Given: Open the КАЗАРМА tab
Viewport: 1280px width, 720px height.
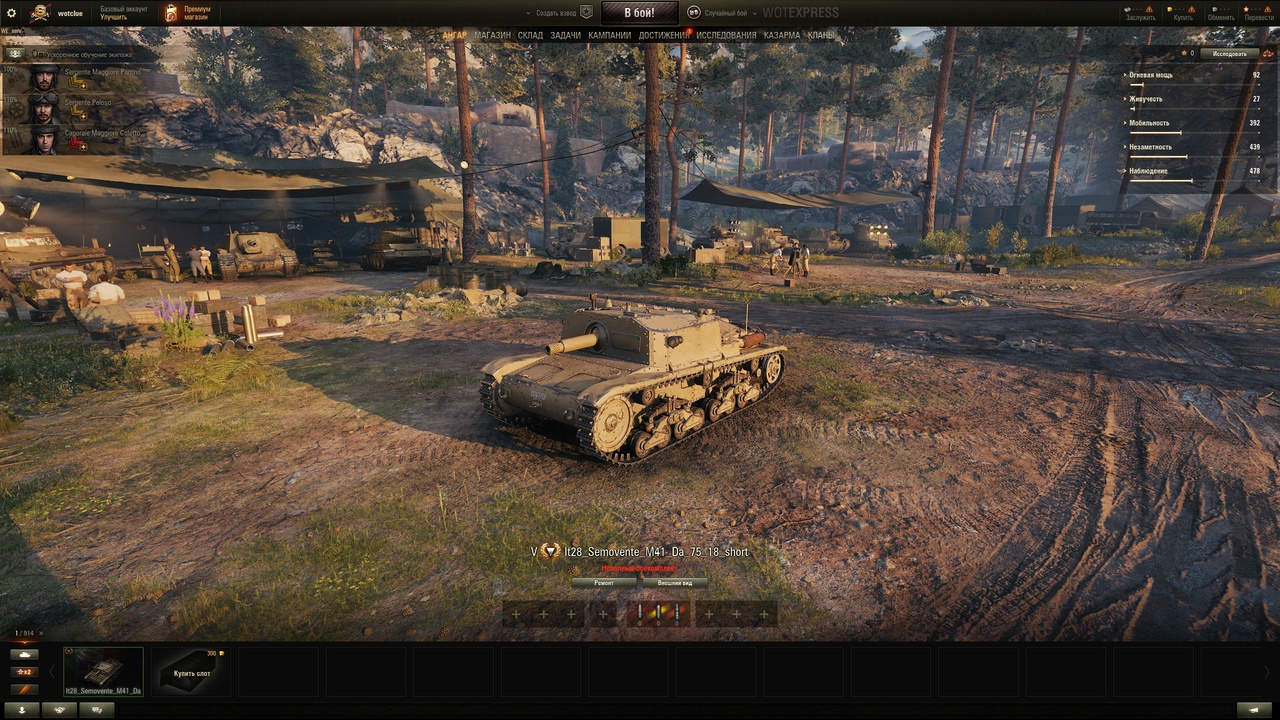Looking at the screenshot, I should [781, 36].
